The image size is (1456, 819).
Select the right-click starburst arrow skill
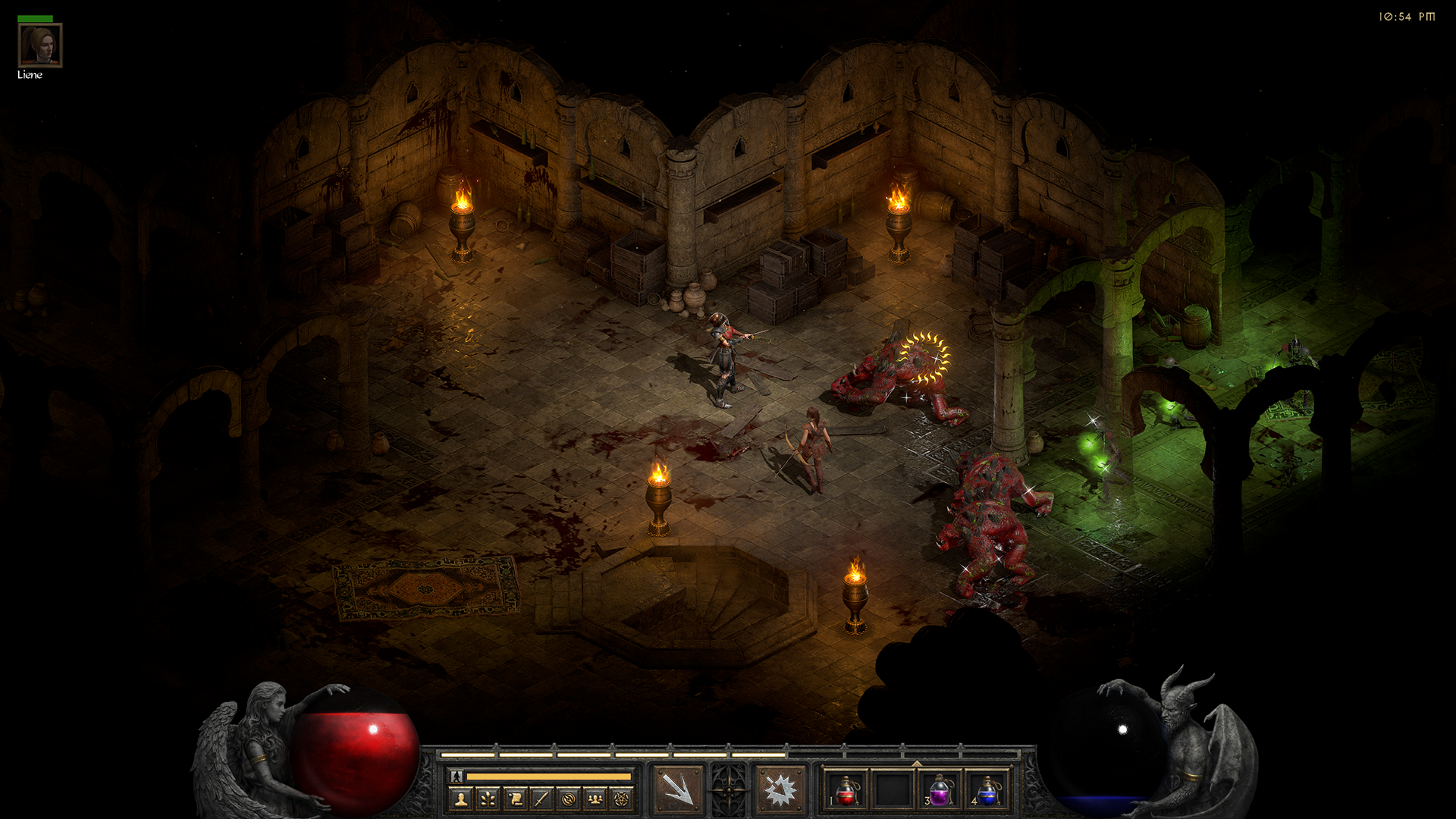pos(780,789)
